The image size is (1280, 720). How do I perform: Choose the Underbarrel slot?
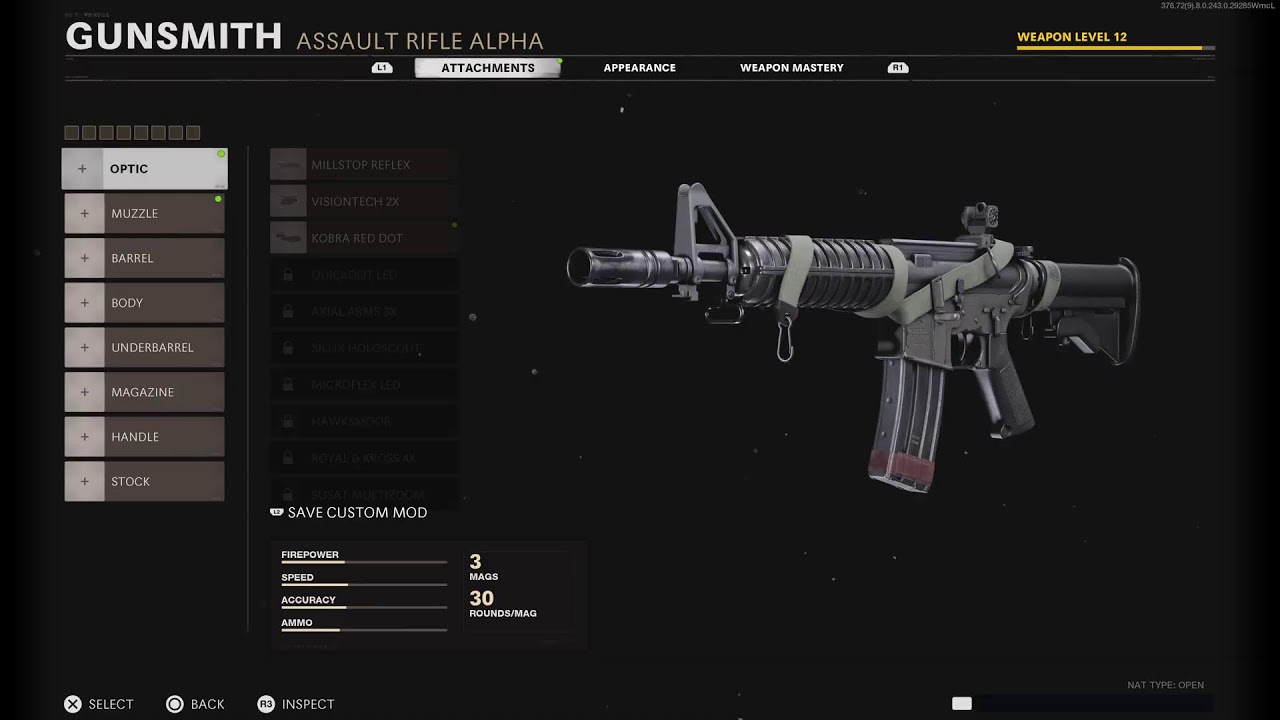(145, 348)
